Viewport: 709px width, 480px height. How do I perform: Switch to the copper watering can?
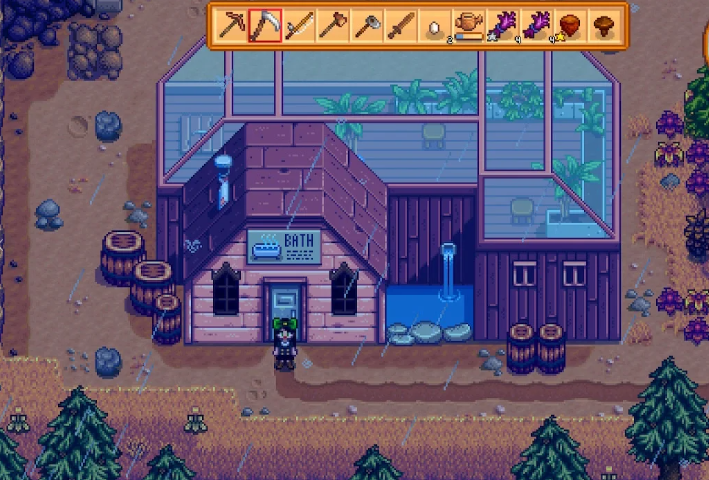click(x=468, y=25)
